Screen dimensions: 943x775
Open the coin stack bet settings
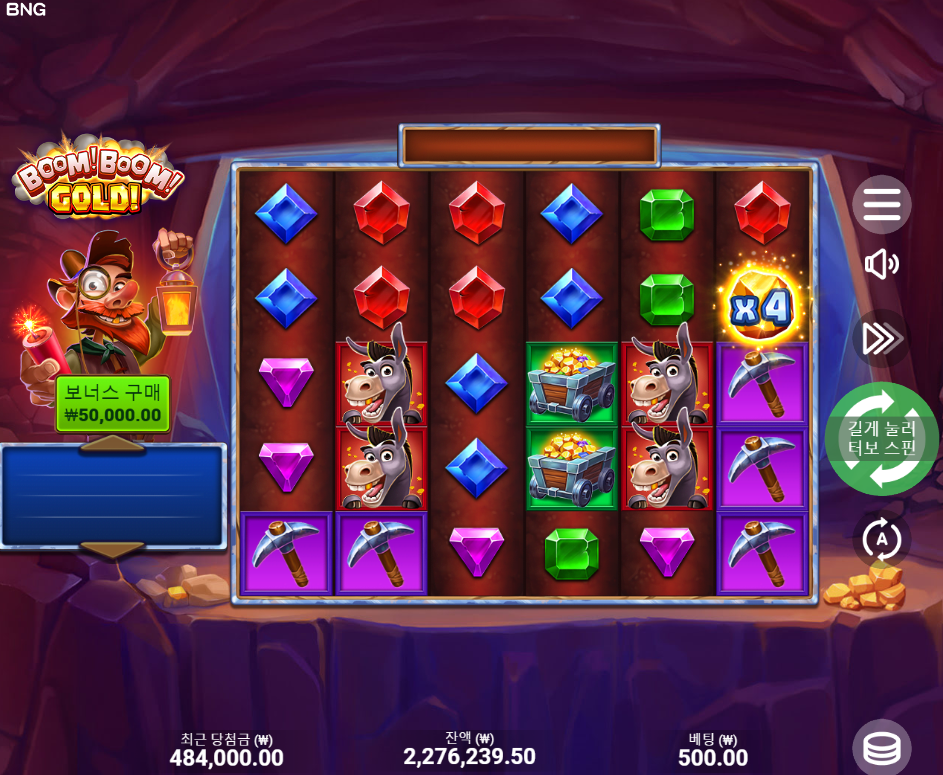click(881, 748)
